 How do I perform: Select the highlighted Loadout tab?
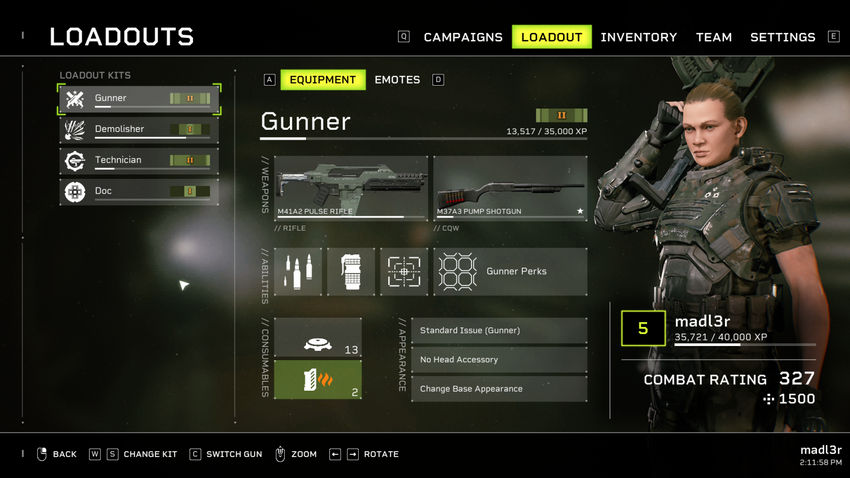551,37
